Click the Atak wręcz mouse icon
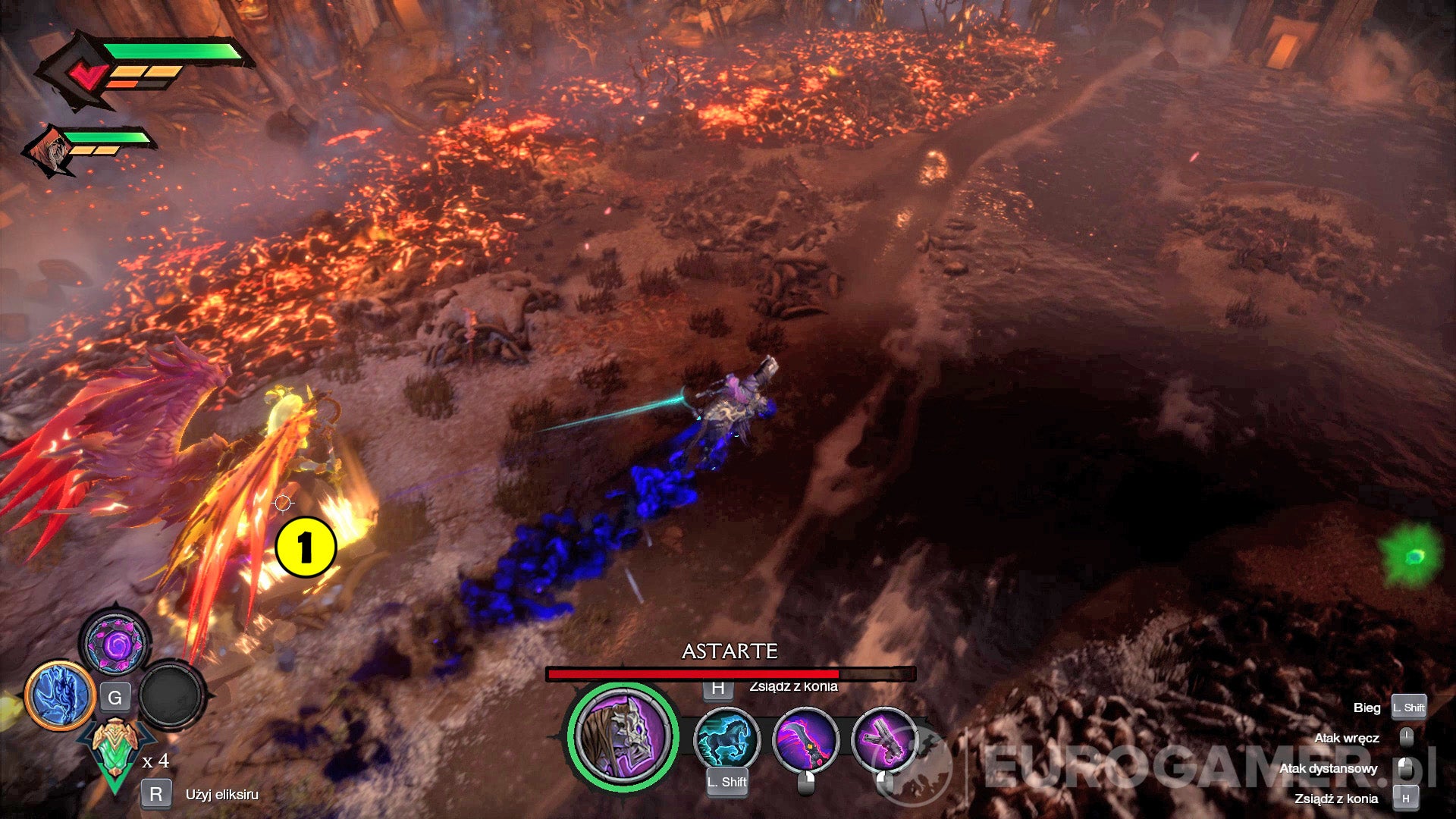1456x819 pixels. pos(1407,737)
